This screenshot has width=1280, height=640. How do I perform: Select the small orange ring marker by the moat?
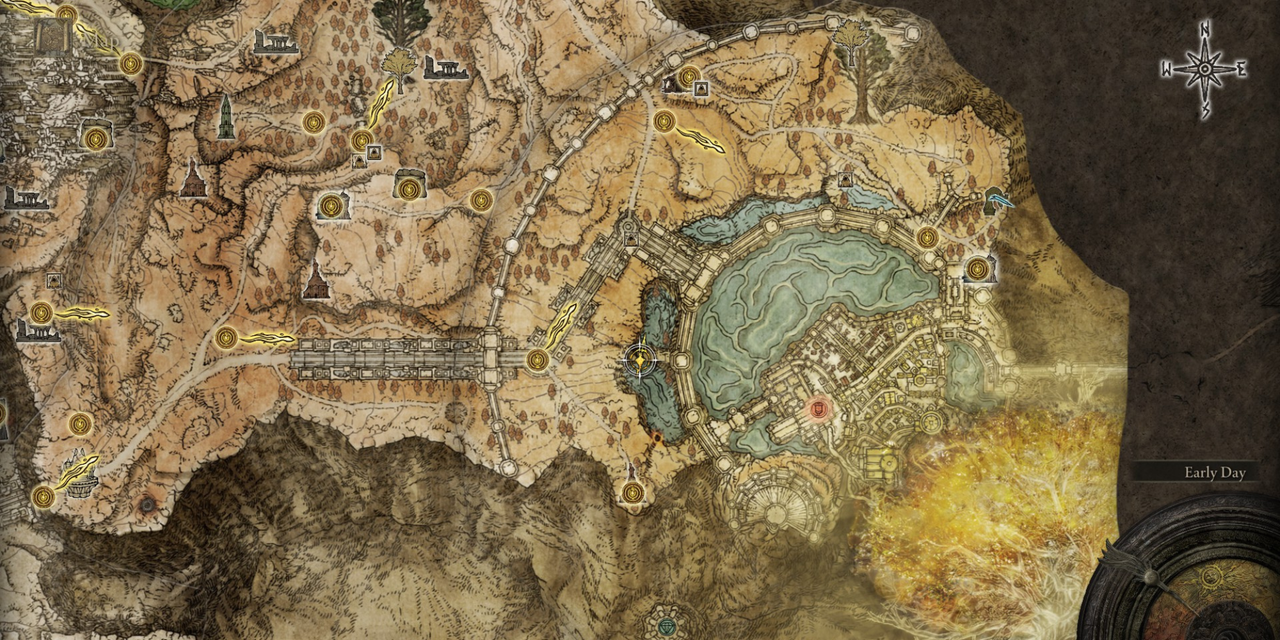pyautogui.click(x=657, y=438)
